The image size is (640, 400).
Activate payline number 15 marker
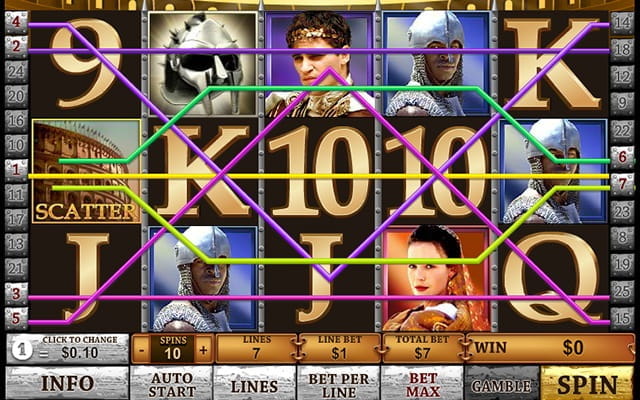621,317
